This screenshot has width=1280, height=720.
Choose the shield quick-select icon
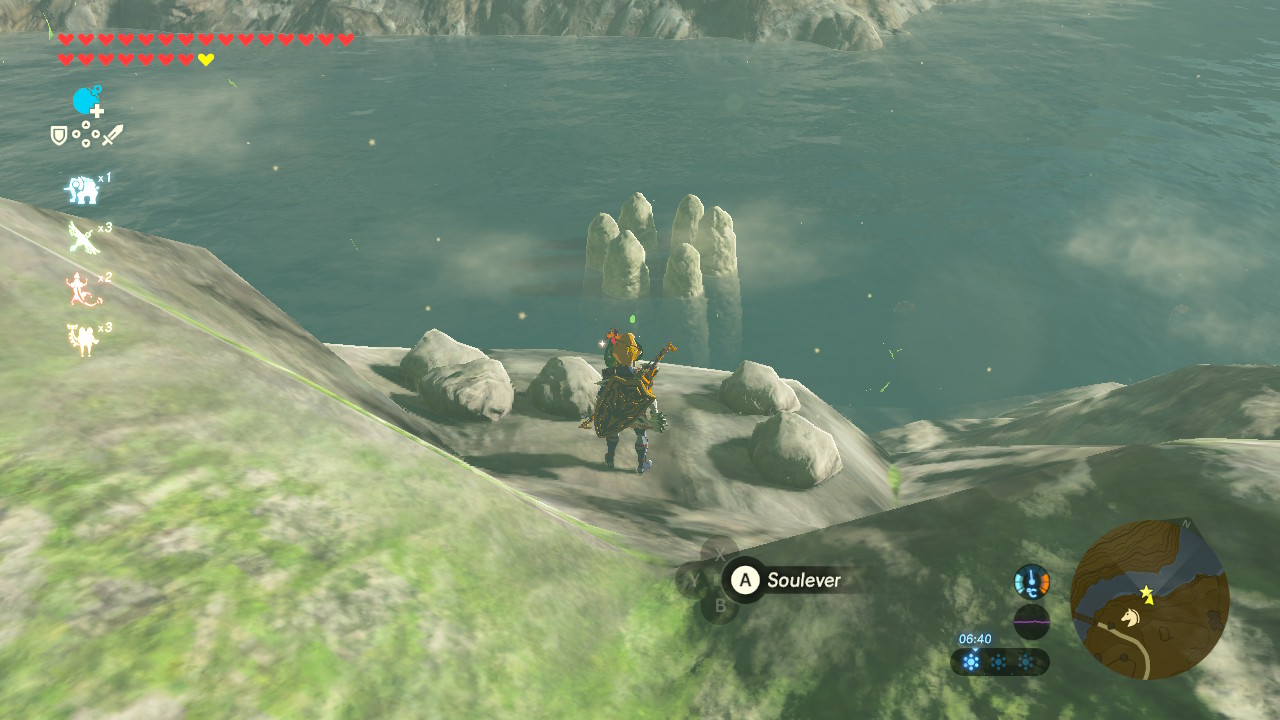coord(59,135)
